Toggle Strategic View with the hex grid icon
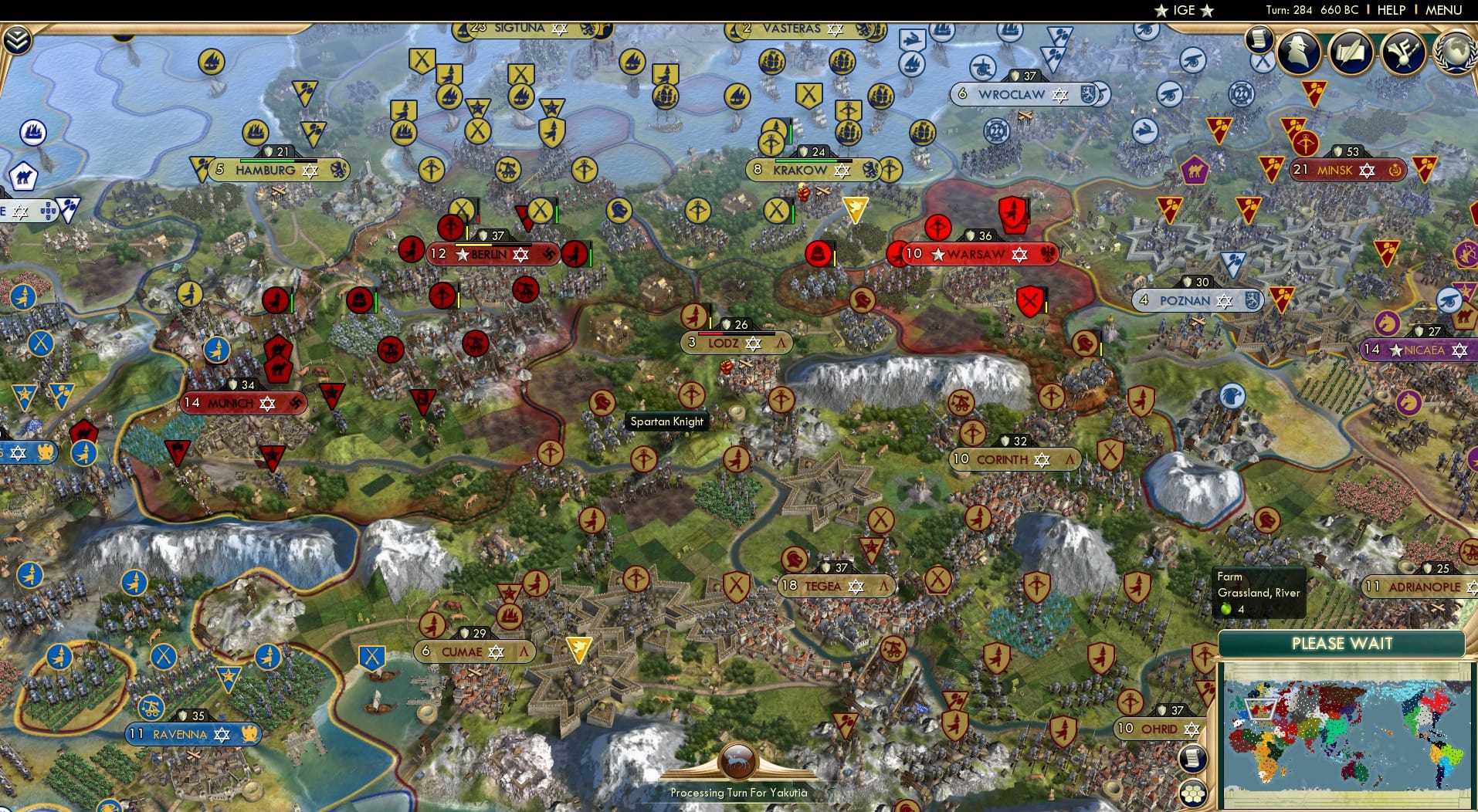Image resolution: width=1478 pixels, height=812 pixels. pos(1193,793)
